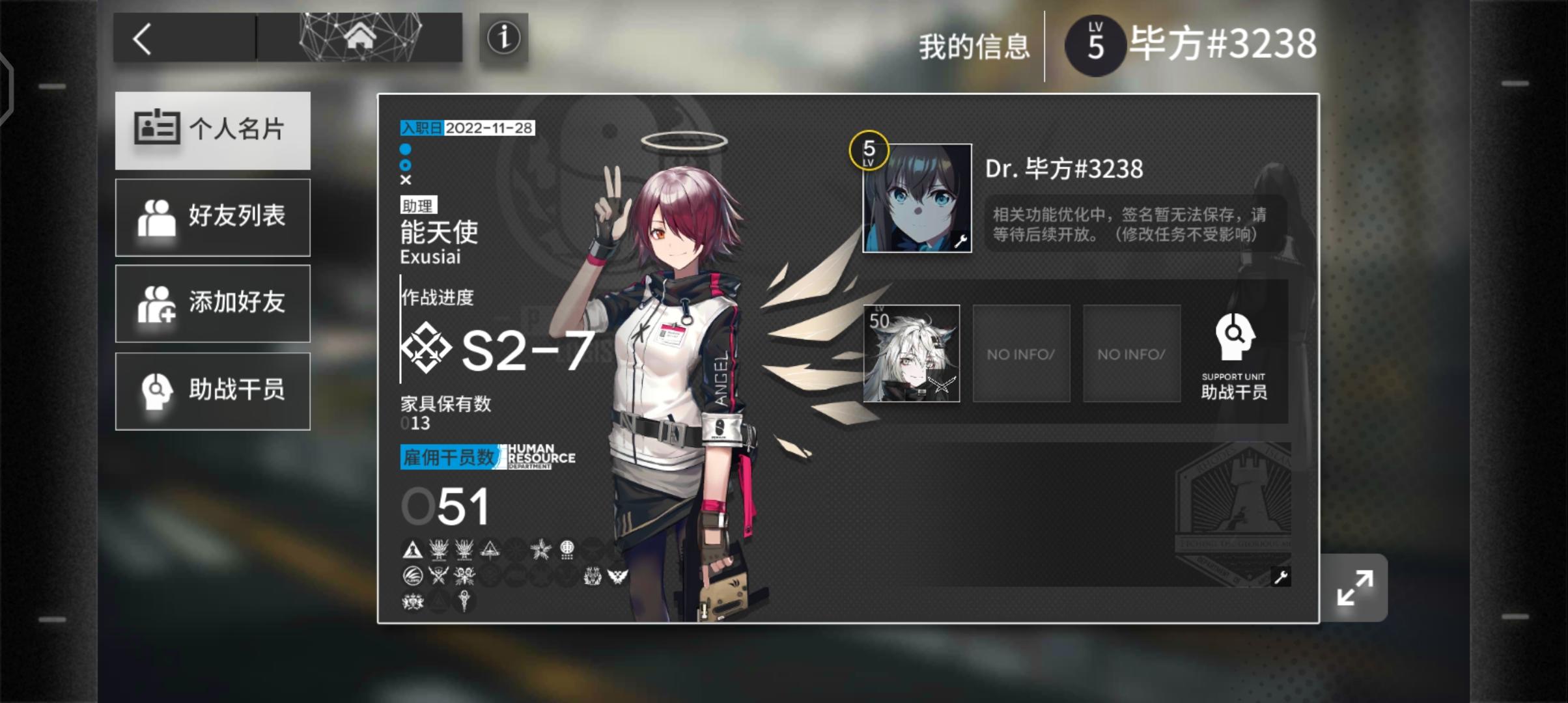The width and height of the screenshot is (1568, 703).
Task: Open the 好友列表 friend list
Action: pyautogui.click(x=212, y=217)
